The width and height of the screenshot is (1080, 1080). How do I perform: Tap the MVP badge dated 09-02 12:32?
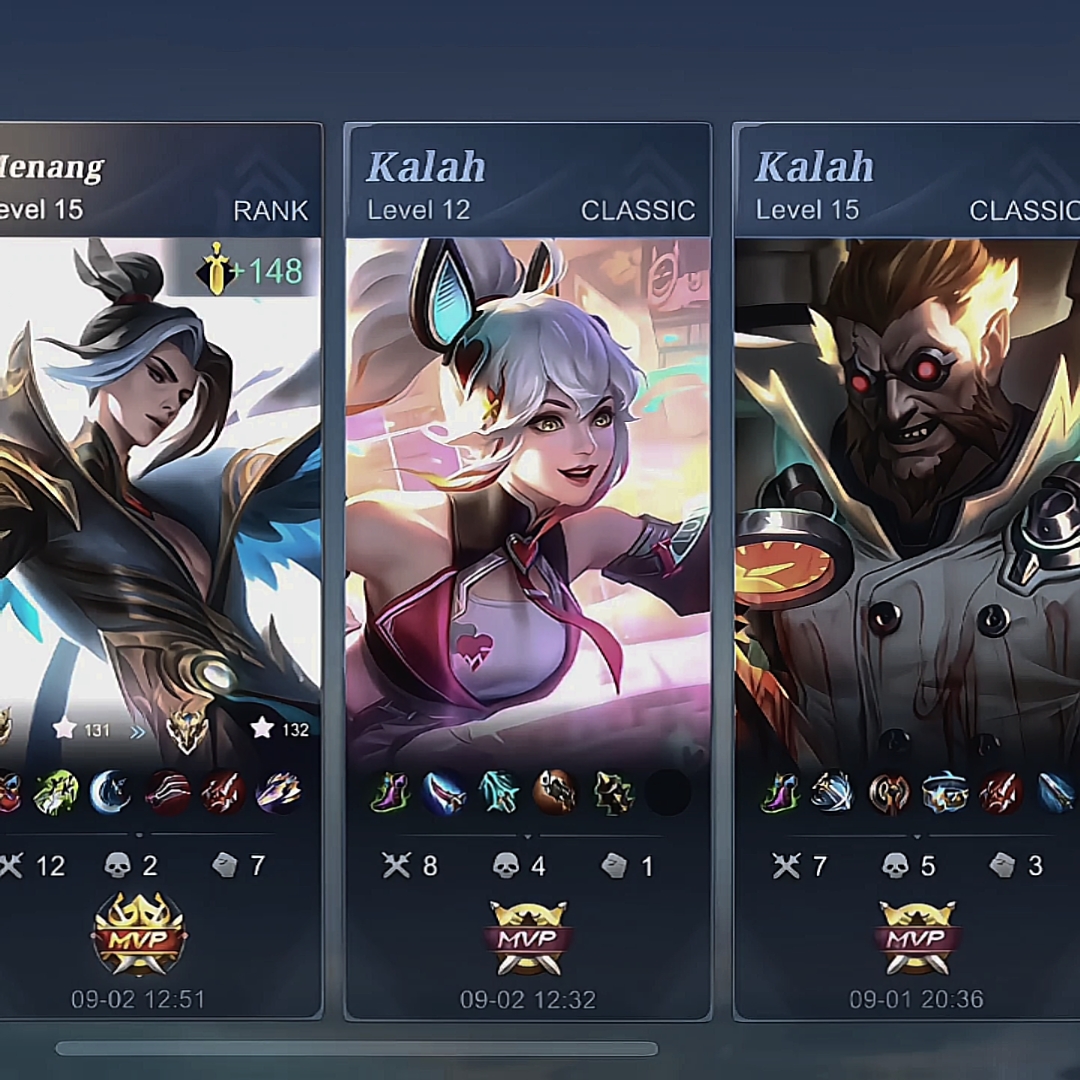[528, 937]
